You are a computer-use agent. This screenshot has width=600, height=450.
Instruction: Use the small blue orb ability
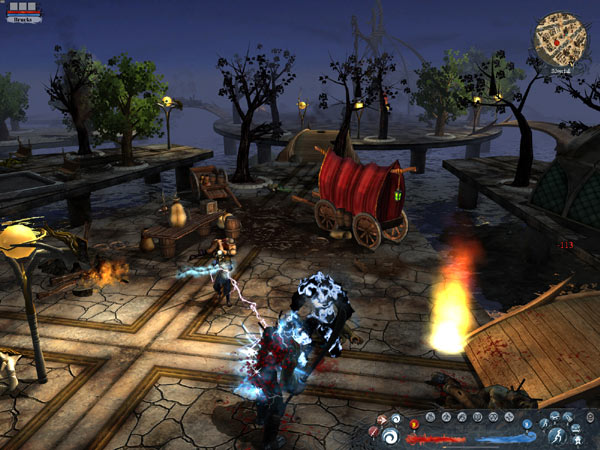527,424
